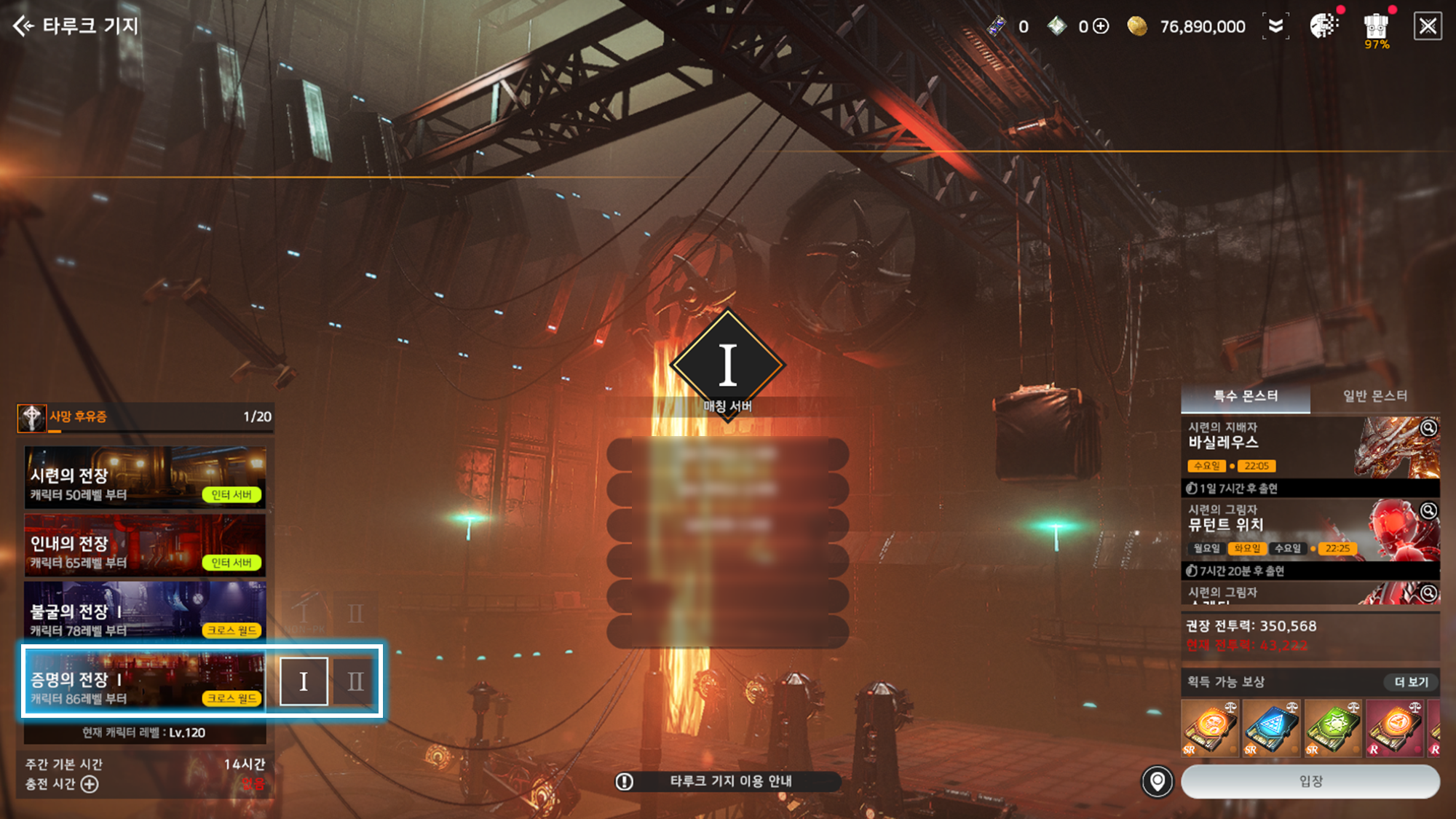Open 타루크 기지 이용 안내 guide
The width and height of the screenshot is (1456, 819).
coord(728,781)
